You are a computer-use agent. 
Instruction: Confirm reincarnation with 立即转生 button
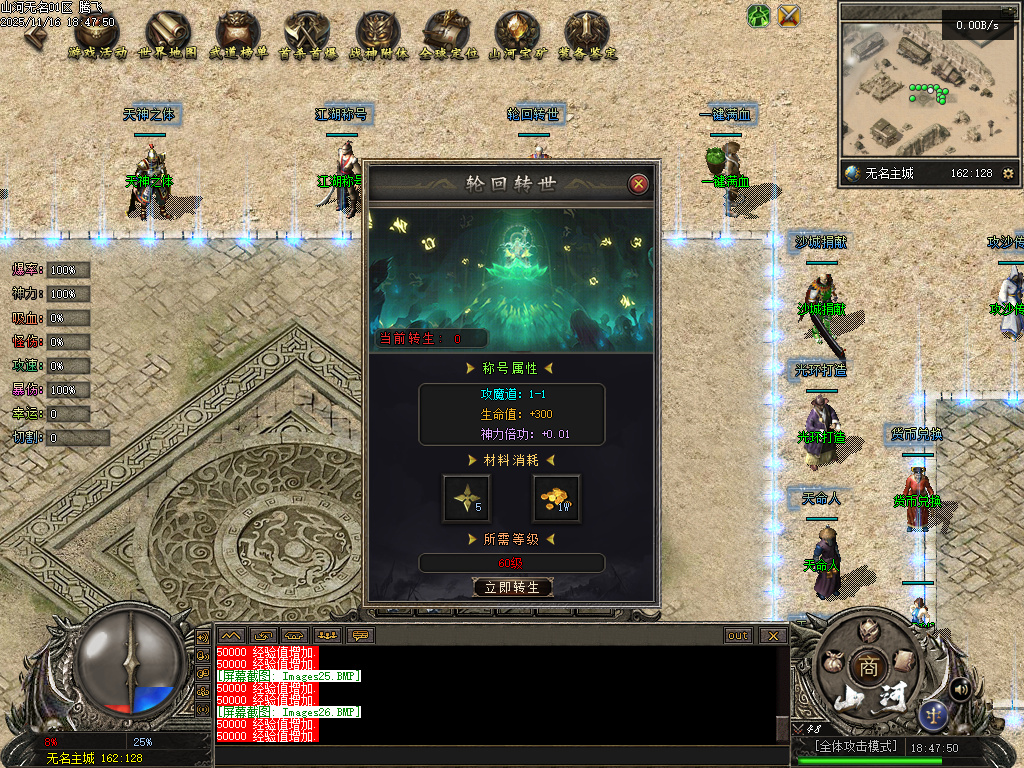[512, 588]
